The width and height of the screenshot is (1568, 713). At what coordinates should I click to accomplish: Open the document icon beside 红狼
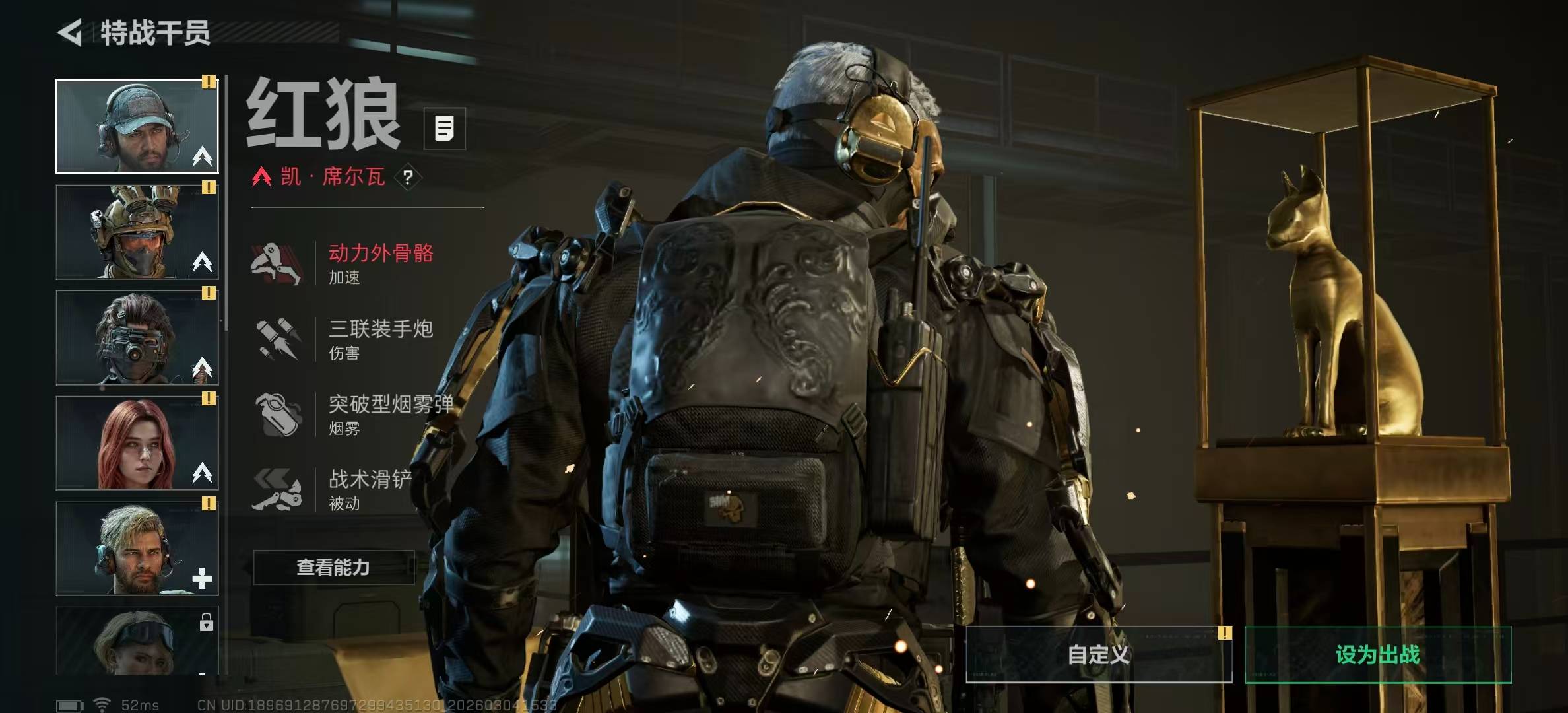point(444,128)
